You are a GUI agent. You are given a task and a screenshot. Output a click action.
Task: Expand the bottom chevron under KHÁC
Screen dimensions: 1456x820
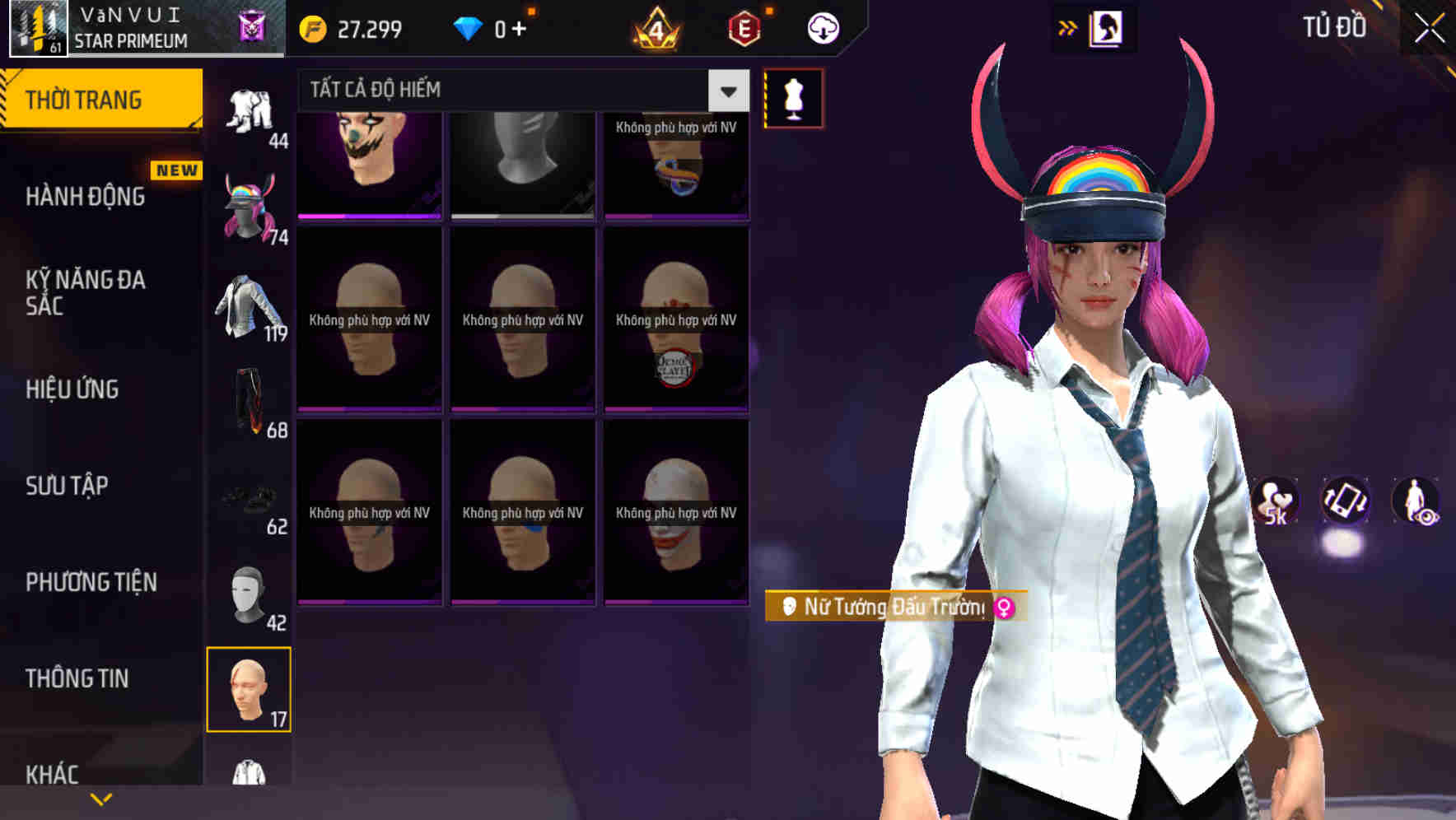[100, 799]
